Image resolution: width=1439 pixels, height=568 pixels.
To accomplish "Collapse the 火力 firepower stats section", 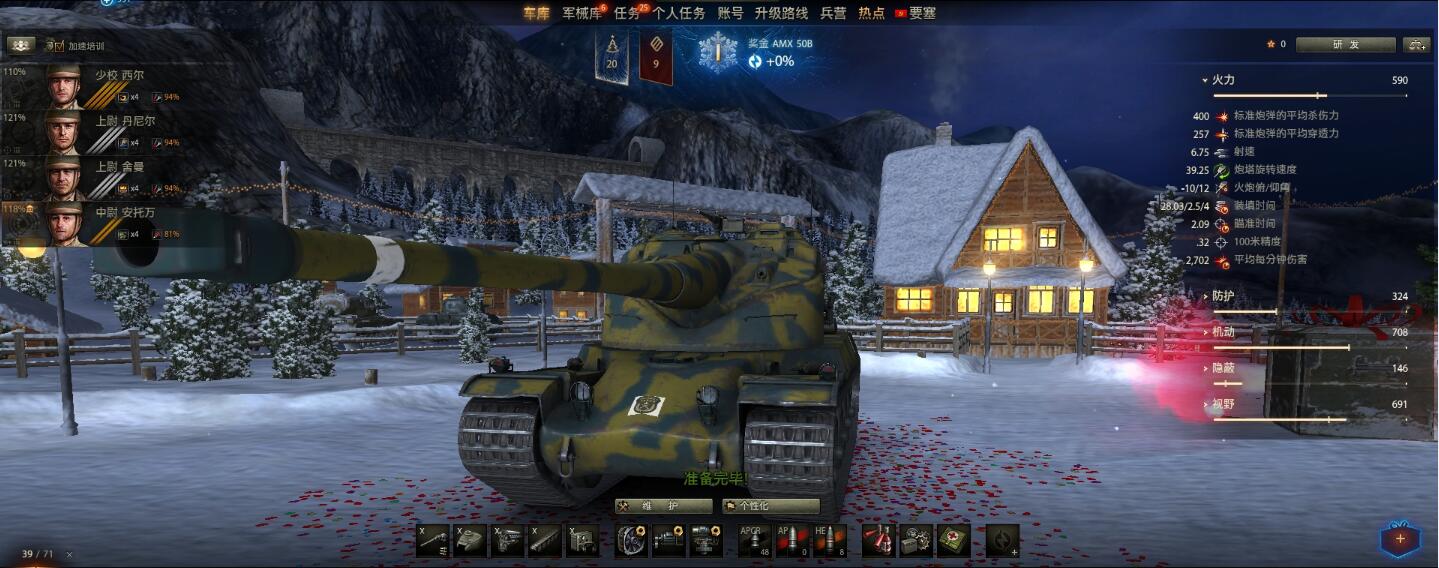I will tap(1222, 80).
